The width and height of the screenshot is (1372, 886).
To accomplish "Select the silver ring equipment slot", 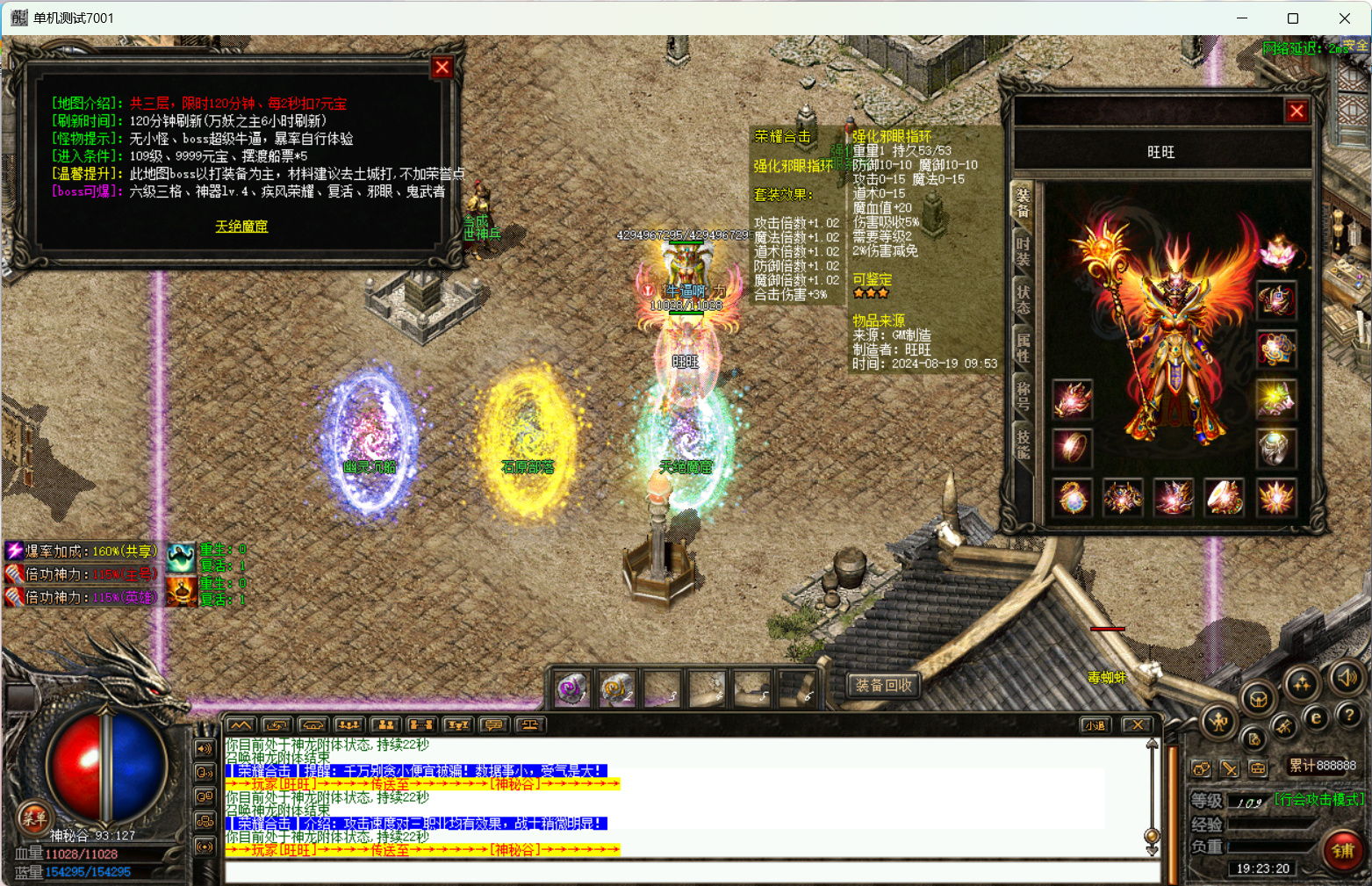I will coord(1275,449).
